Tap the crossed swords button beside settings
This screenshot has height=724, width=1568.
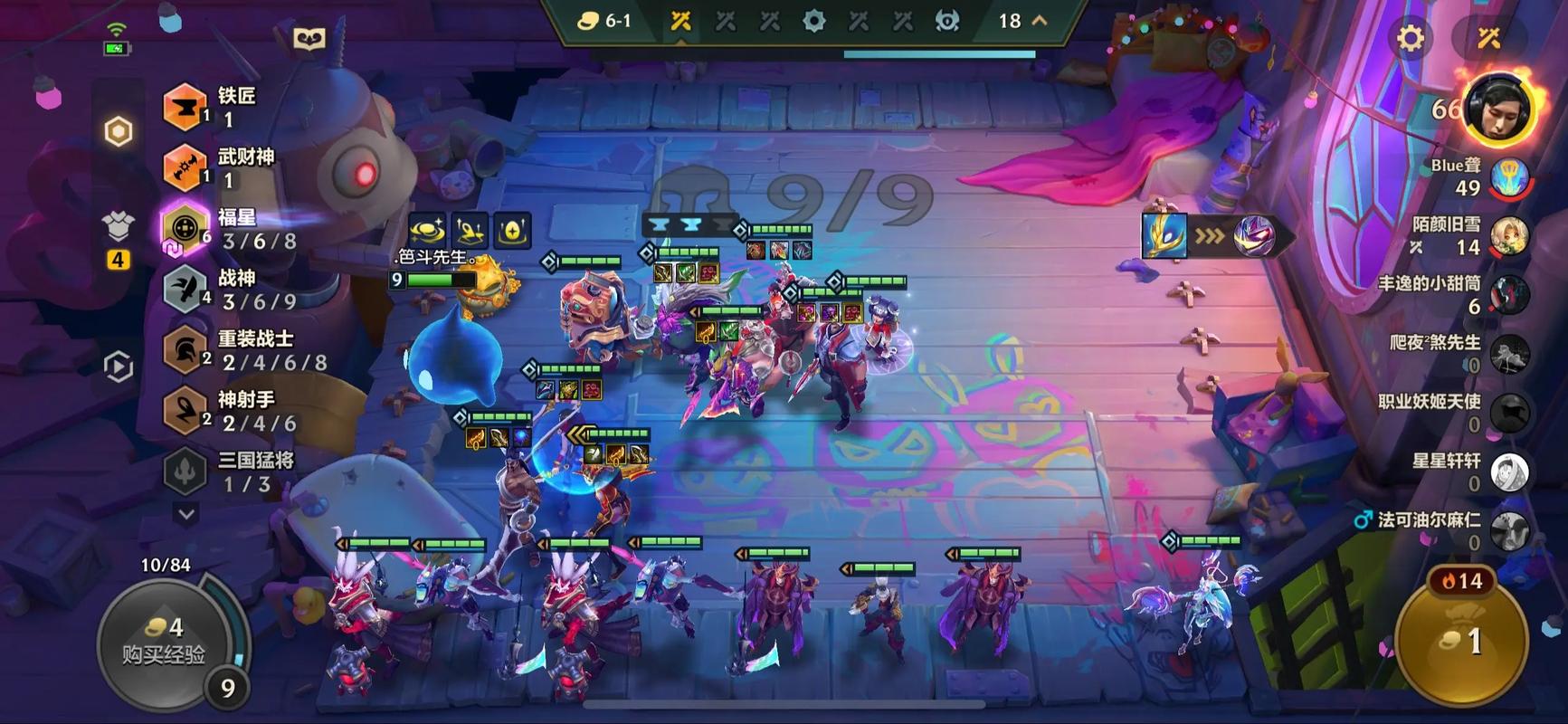pyautogui.click(x=1488, y=38)
